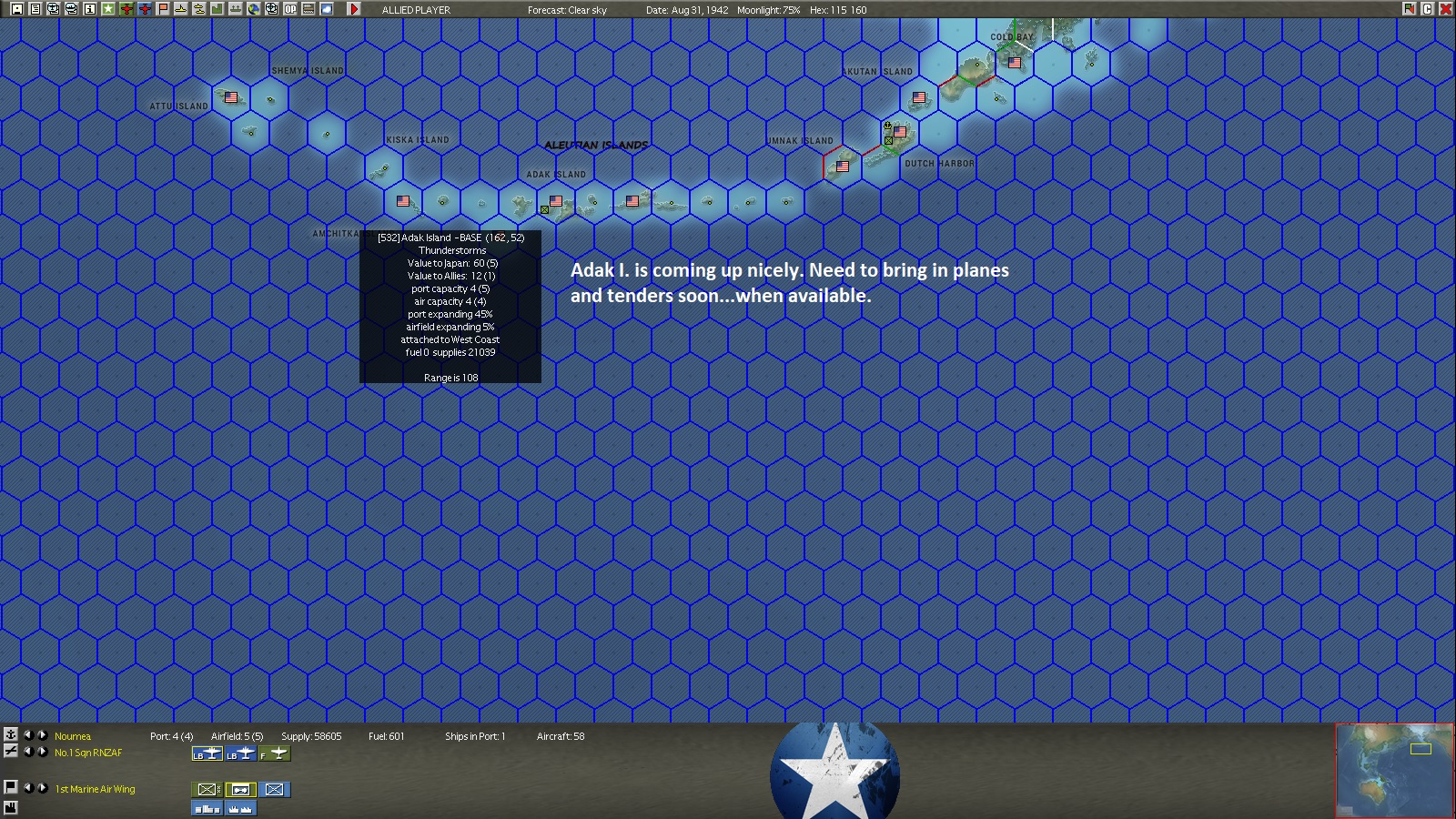Click the ship-in-port dock icon on the toolbar
The width and height of the screenshot is (1456, 819).
click(236, 9)
